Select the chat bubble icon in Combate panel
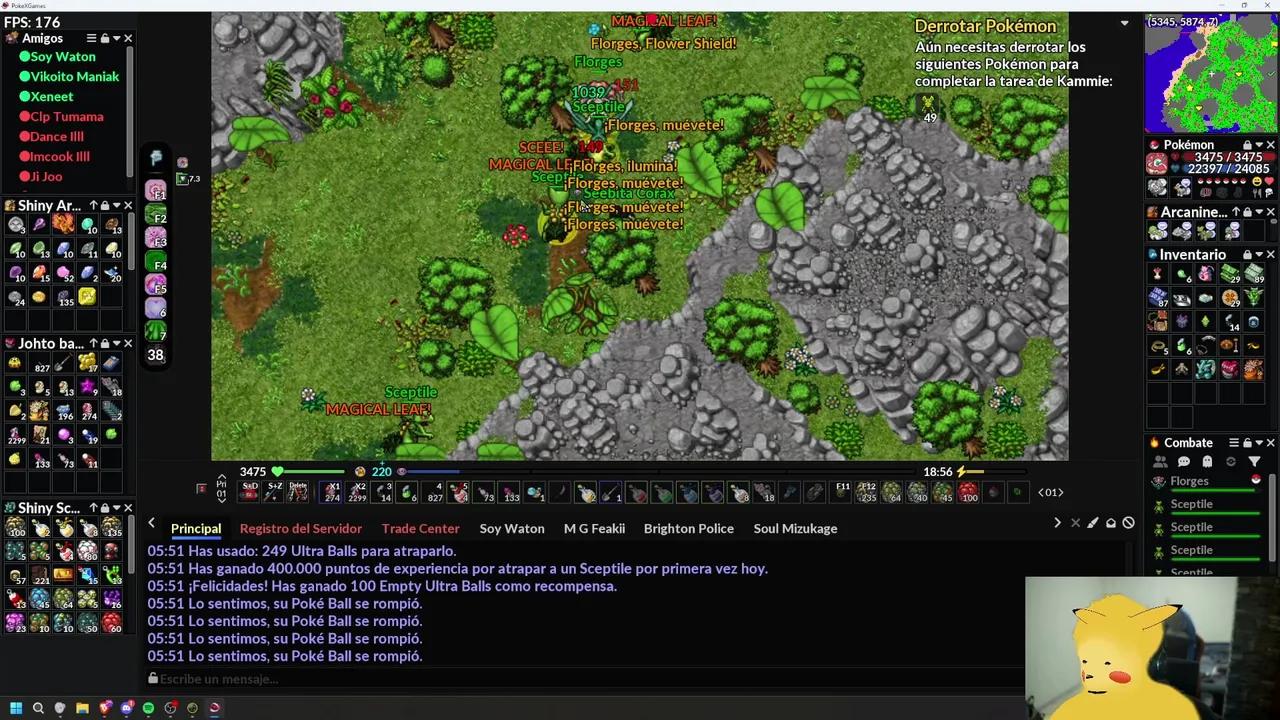The image size is (1280, 720). 1184,460
